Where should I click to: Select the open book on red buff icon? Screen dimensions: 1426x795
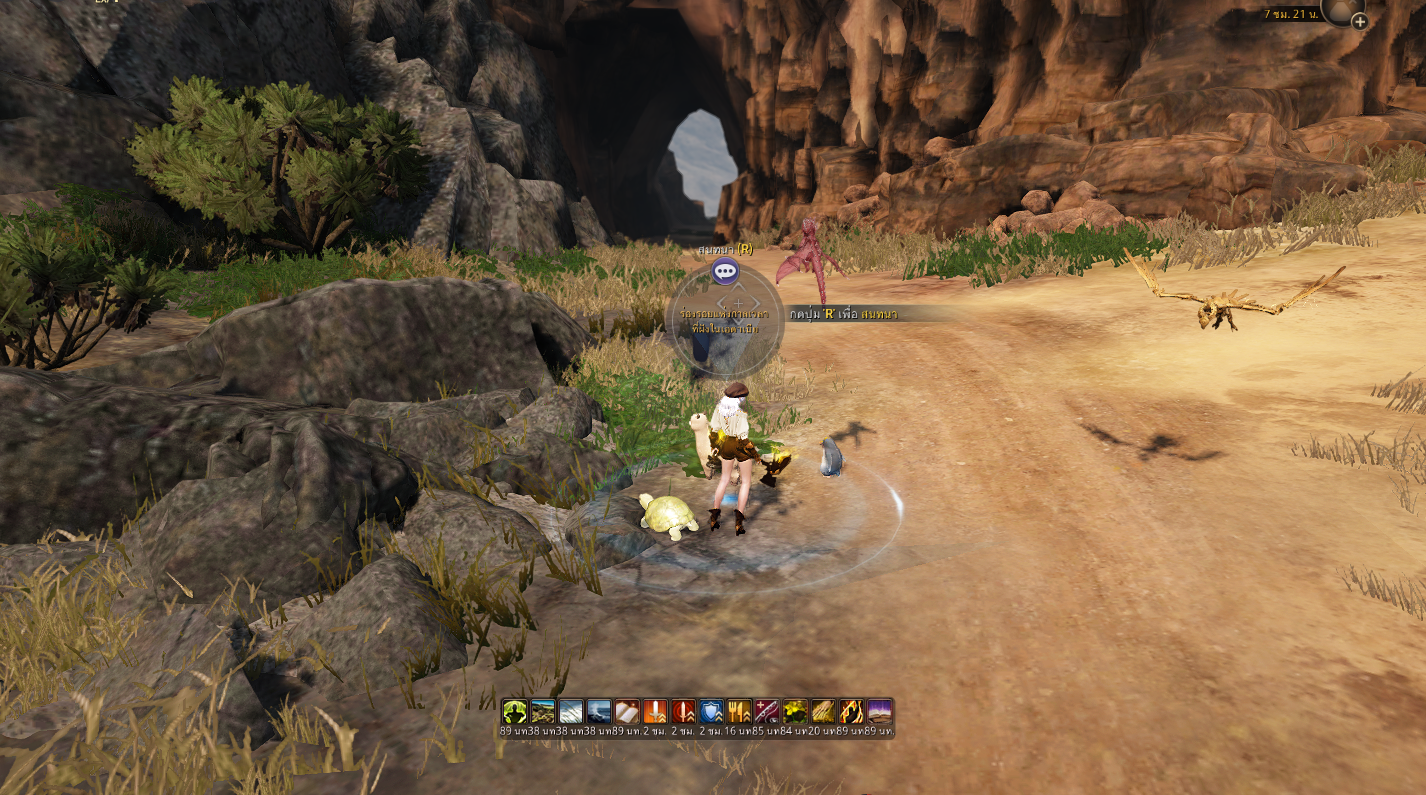(x=627, y=711)
